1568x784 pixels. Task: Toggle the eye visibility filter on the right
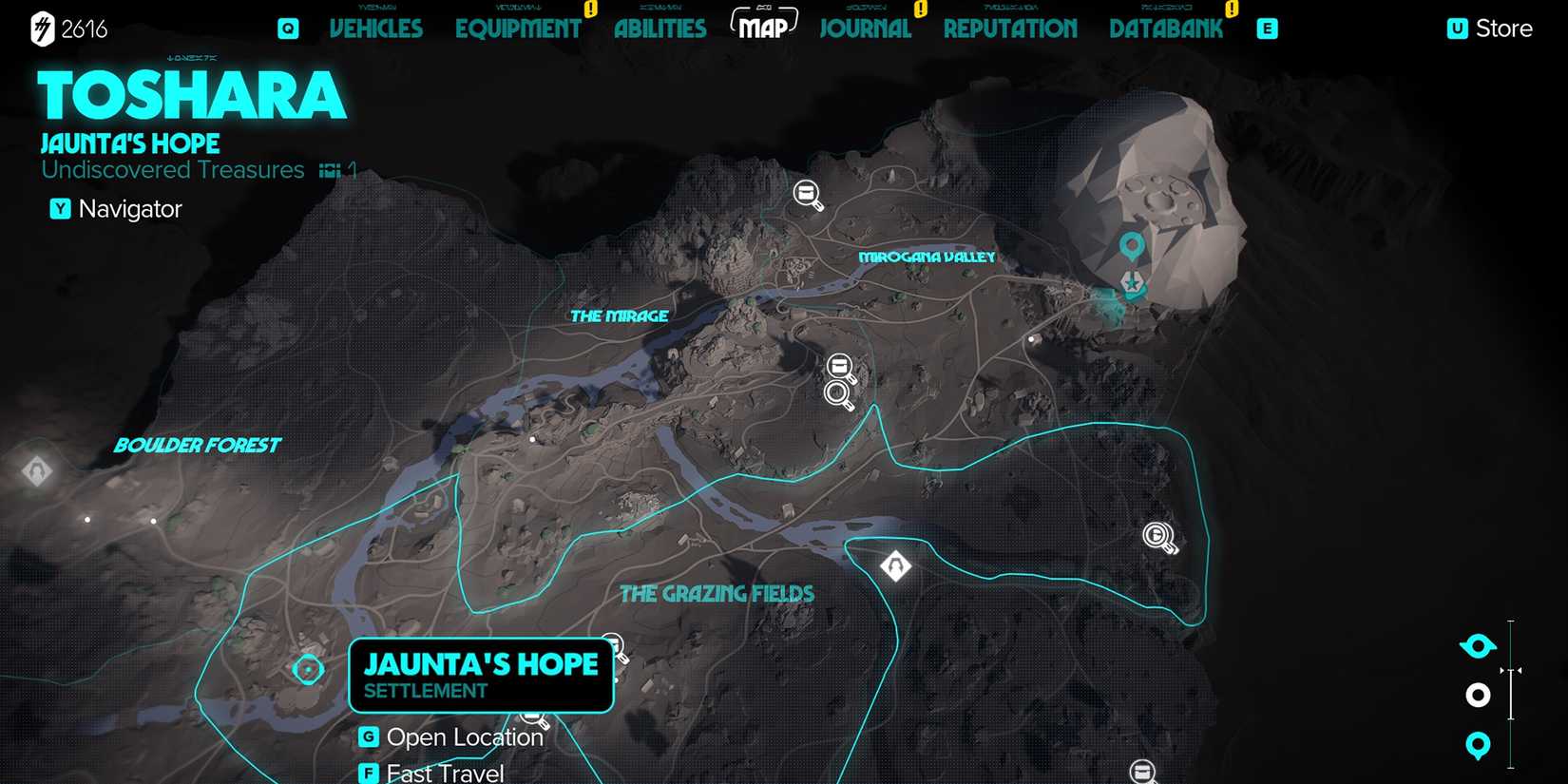1477,643
